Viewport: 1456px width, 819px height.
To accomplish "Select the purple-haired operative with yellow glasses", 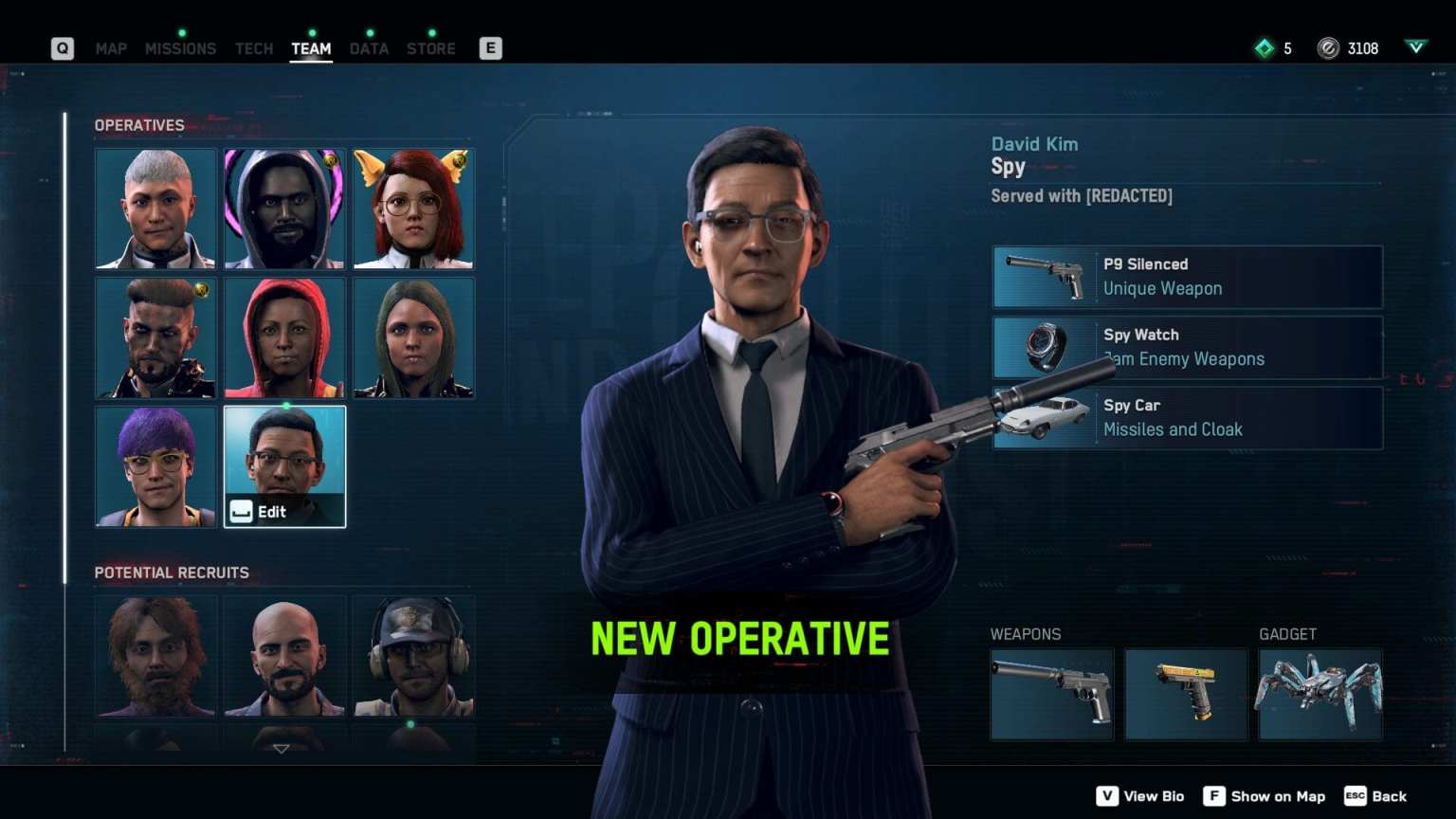I will pyautogui.click(x=155, y=466).
